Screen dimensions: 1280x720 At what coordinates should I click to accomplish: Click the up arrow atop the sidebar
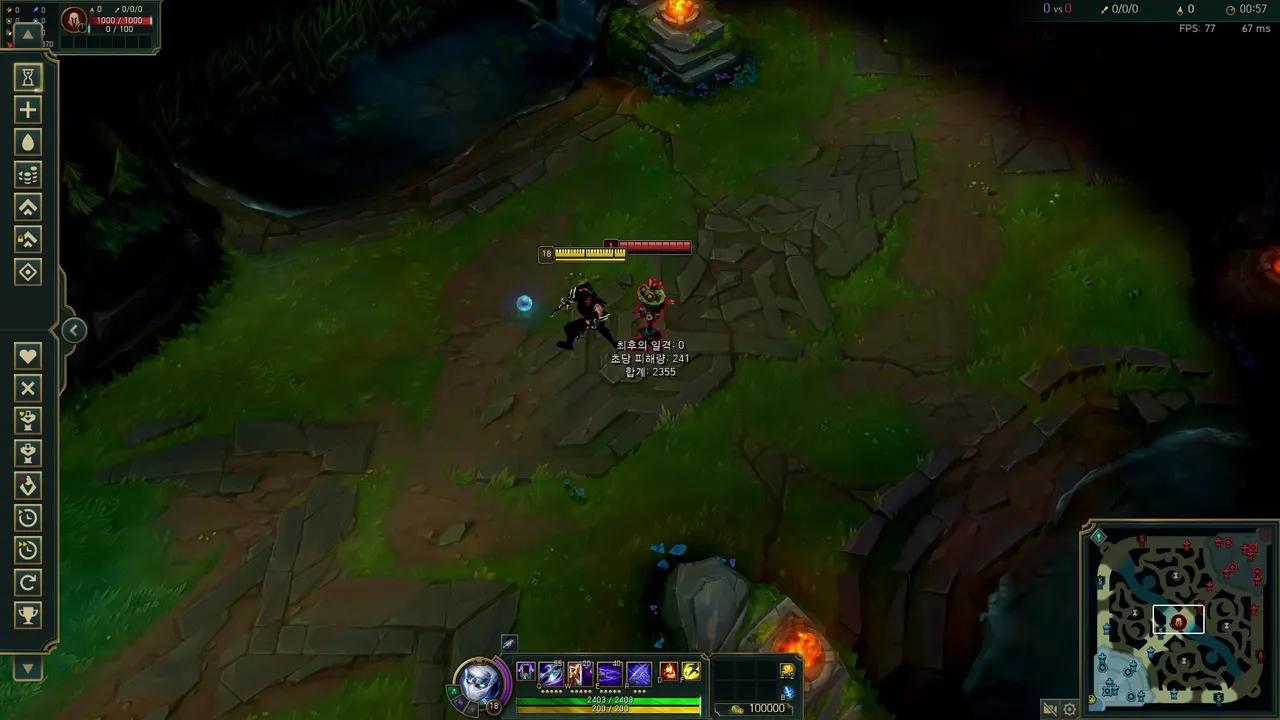[x=28, y=36]
